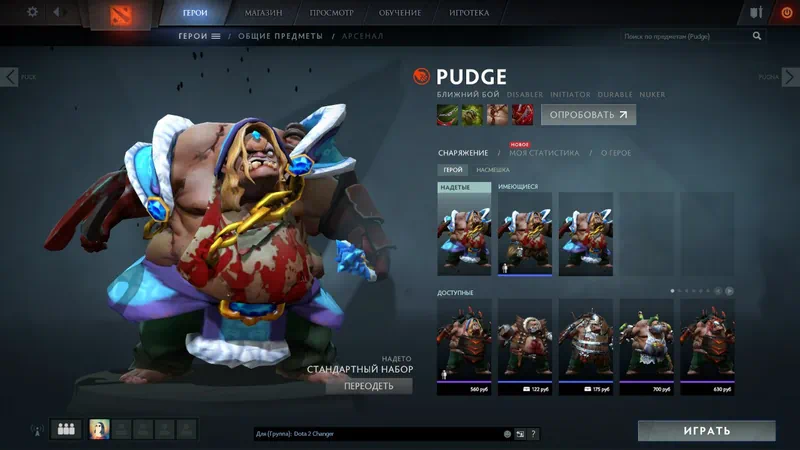
Task: Go to the Обучение tab
Action: (x=400, y=13)
